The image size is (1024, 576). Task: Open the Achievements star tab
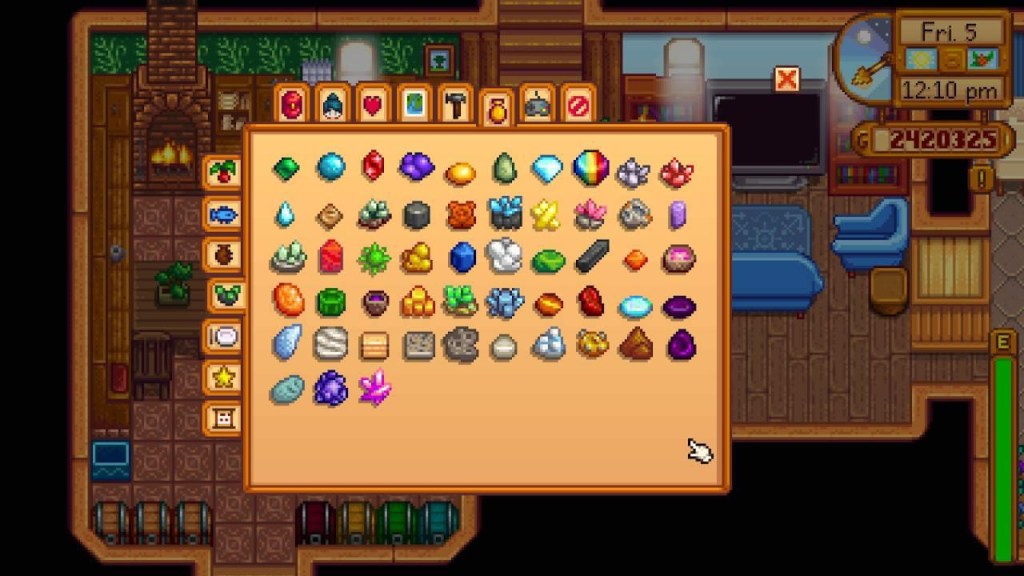[223, 377]
